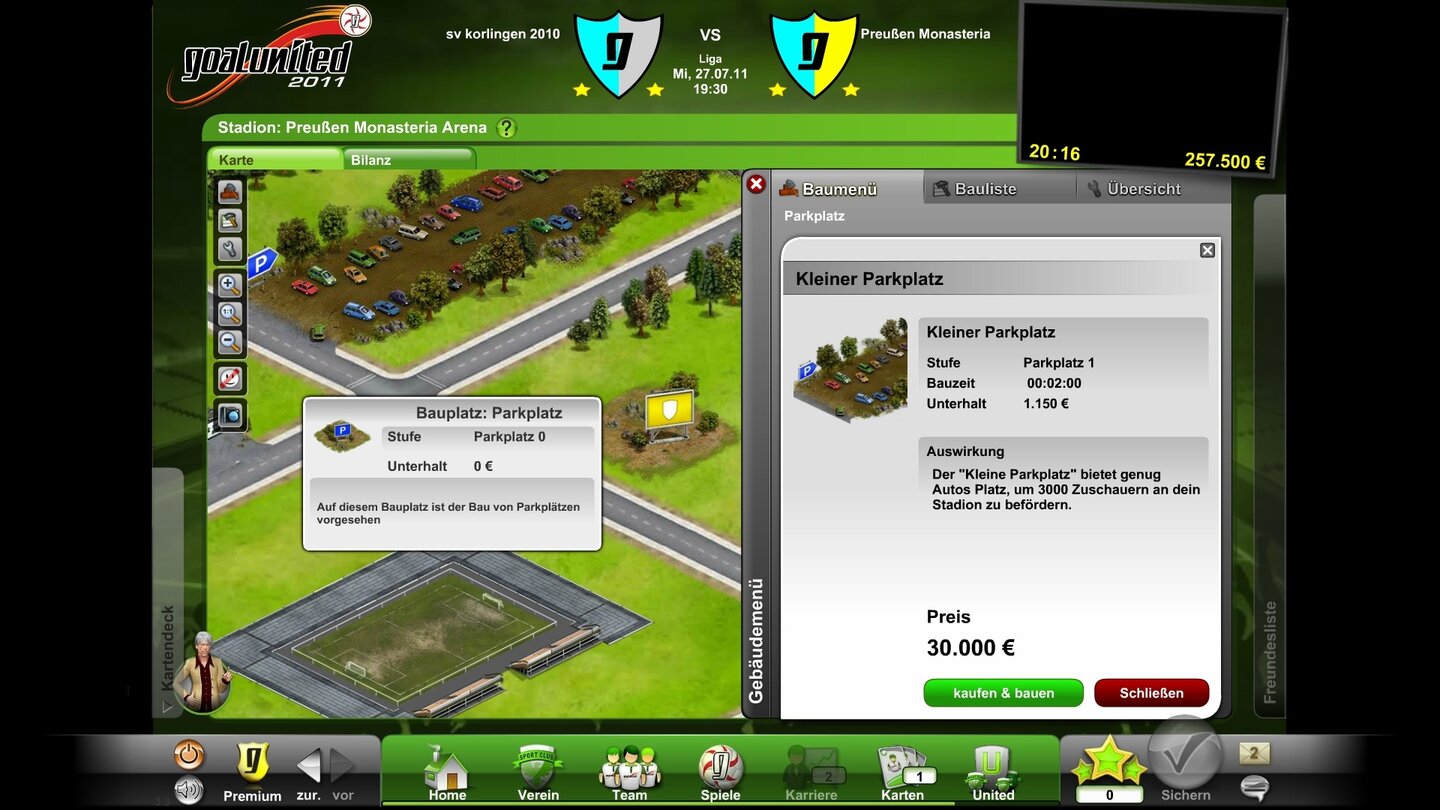This screenshot has height=810, width=1440.
Task: Toggle the crossed-out smiley icon on the toolbar
Action: (x=229, y=378)
